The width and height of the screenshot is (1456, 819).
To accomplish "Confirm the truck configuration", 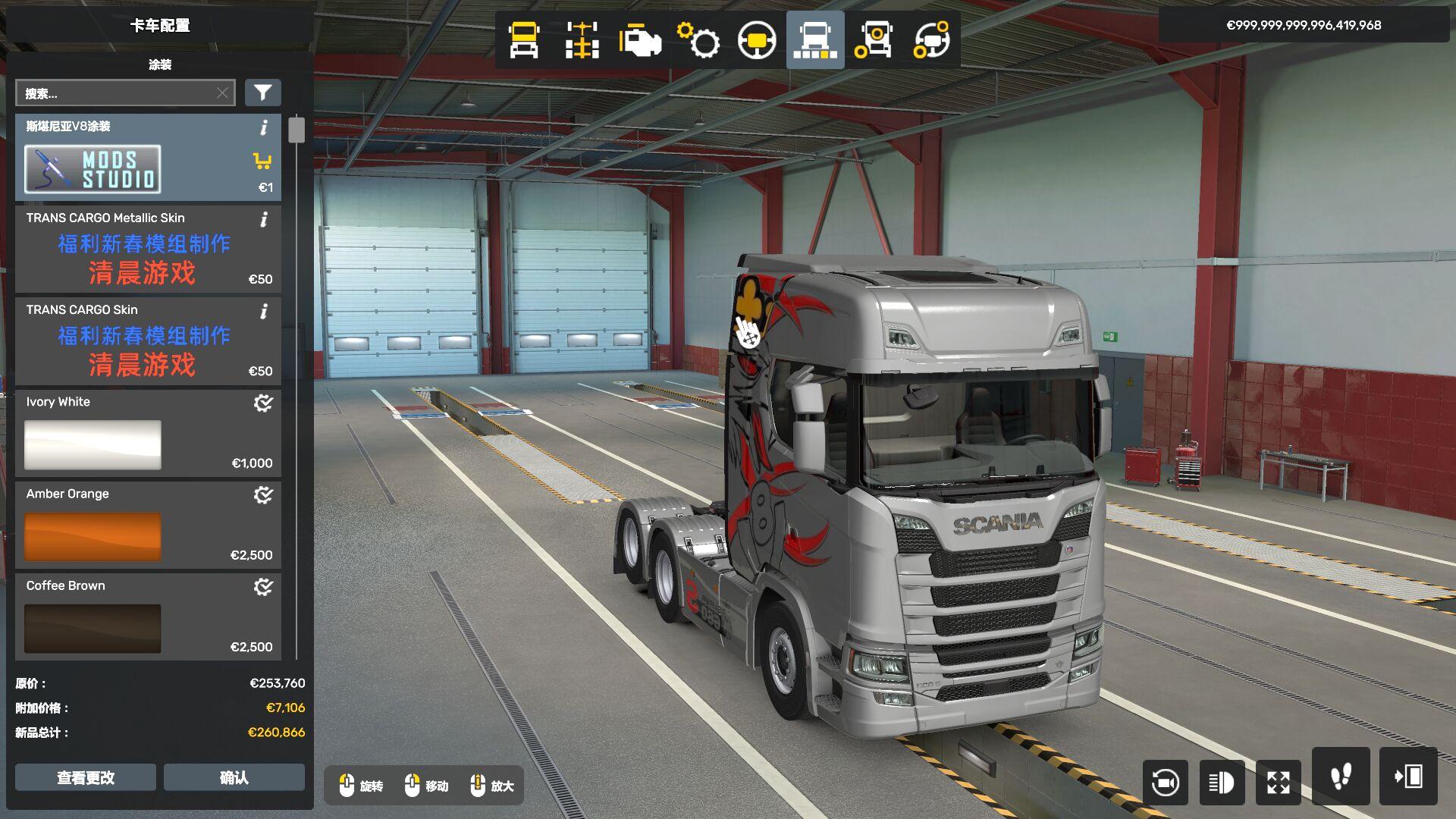I will 234,777.
